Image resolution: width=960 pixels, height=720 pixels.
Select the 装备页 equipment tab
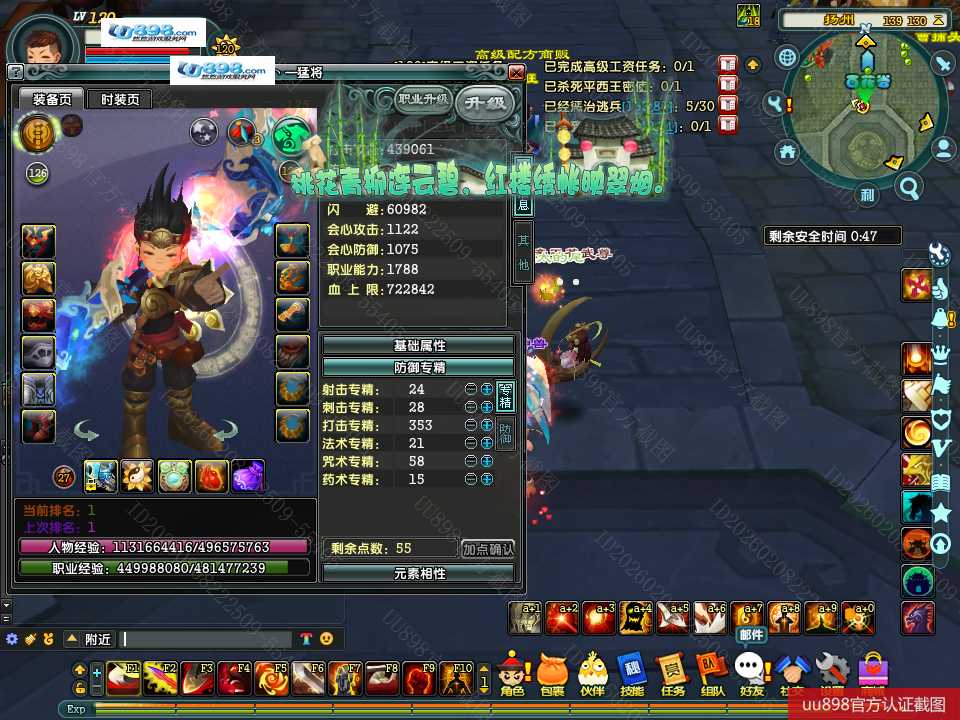pos(52,99)
